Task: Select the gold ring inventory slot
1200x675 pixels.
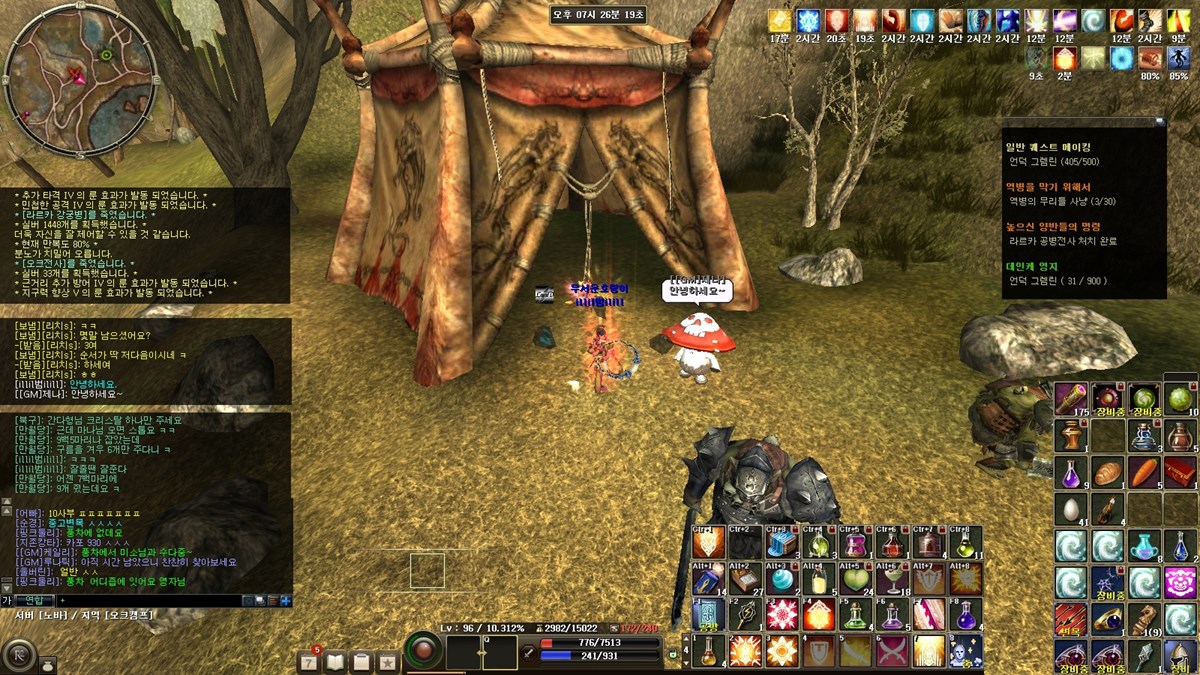Action: [1106, 620]
